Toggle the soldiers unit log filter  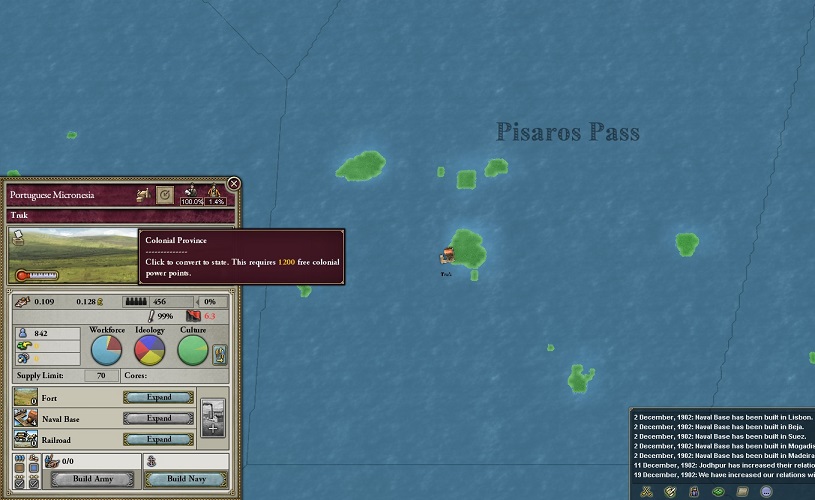[694, 491]
